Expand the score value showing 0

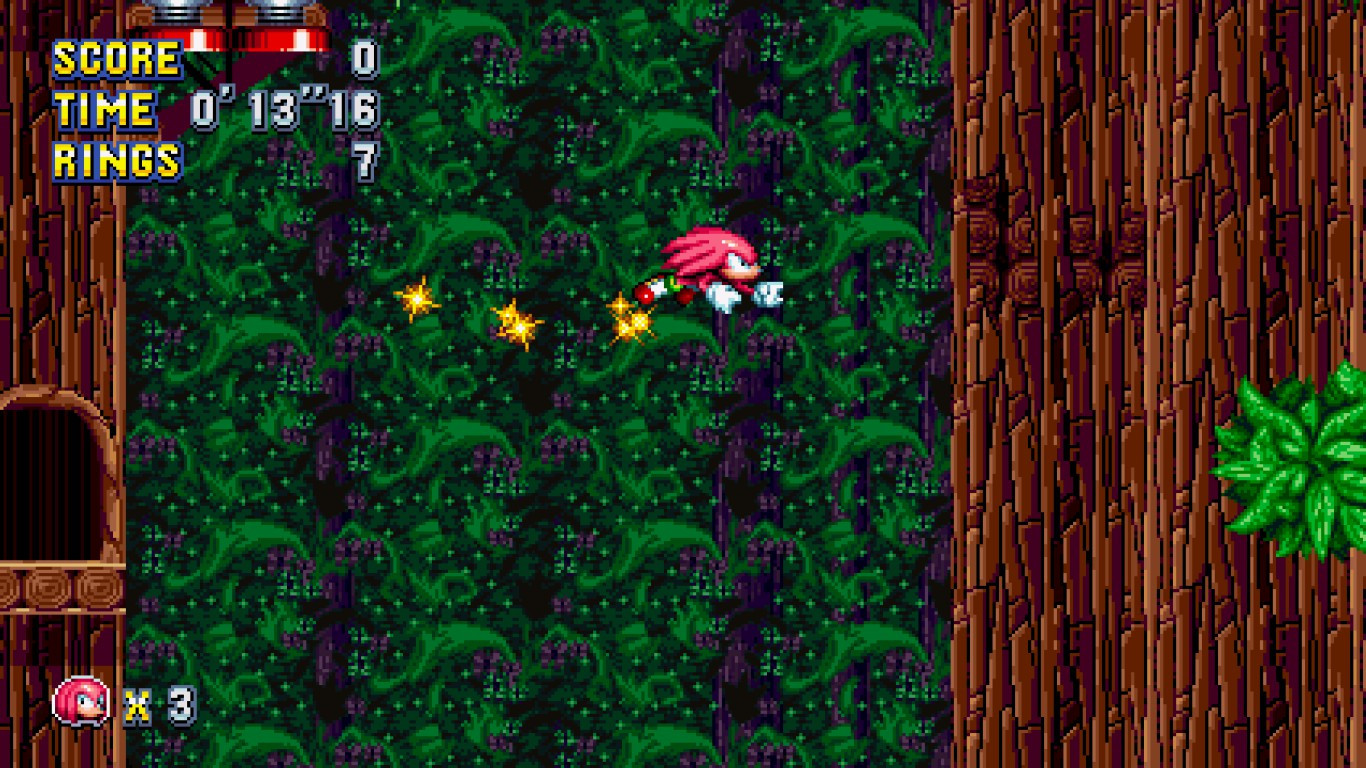pyautogui.click(x=367, y=59)
